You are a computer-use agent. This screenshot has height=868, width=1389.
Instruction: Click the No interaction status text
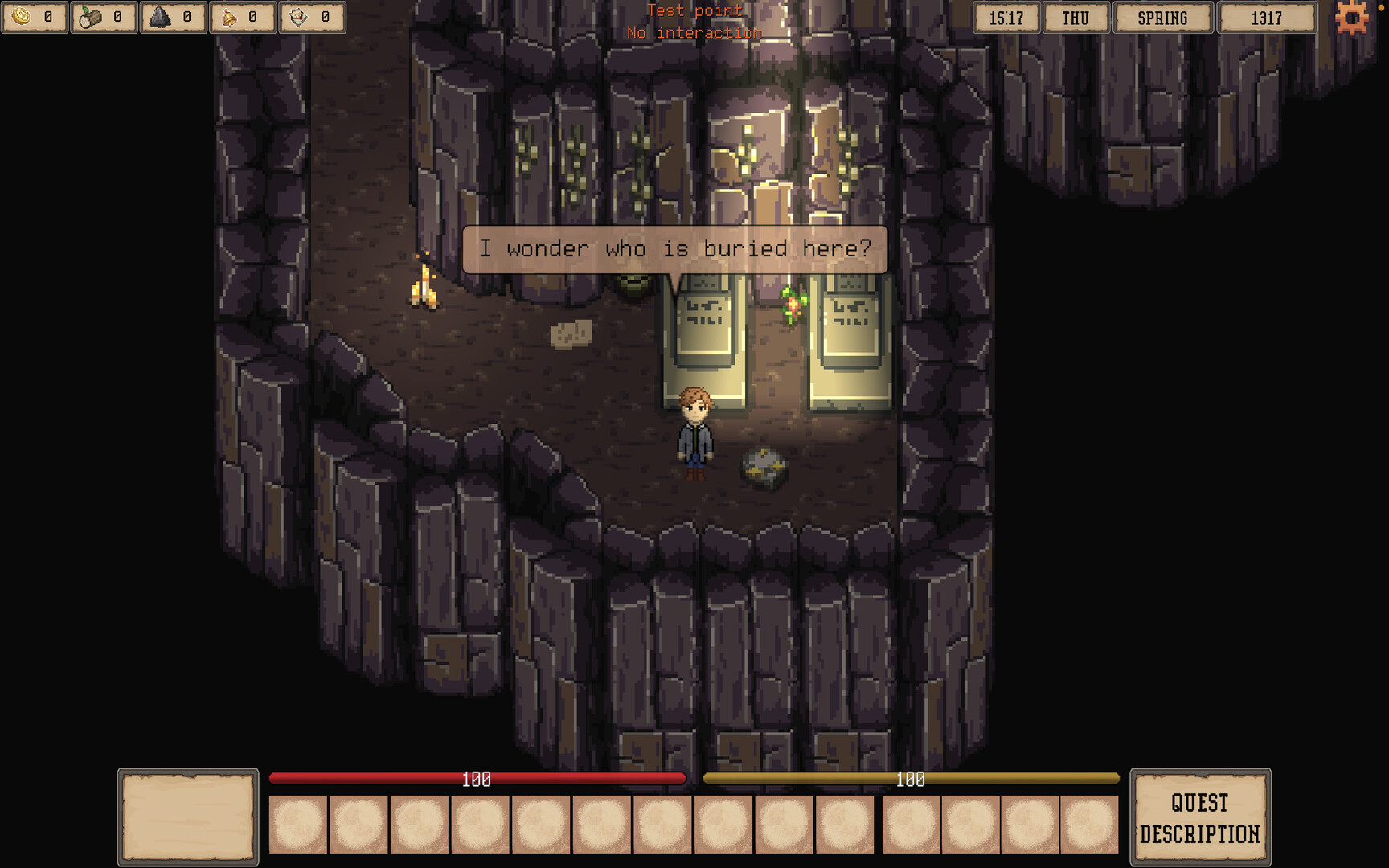tap(694, 32)
